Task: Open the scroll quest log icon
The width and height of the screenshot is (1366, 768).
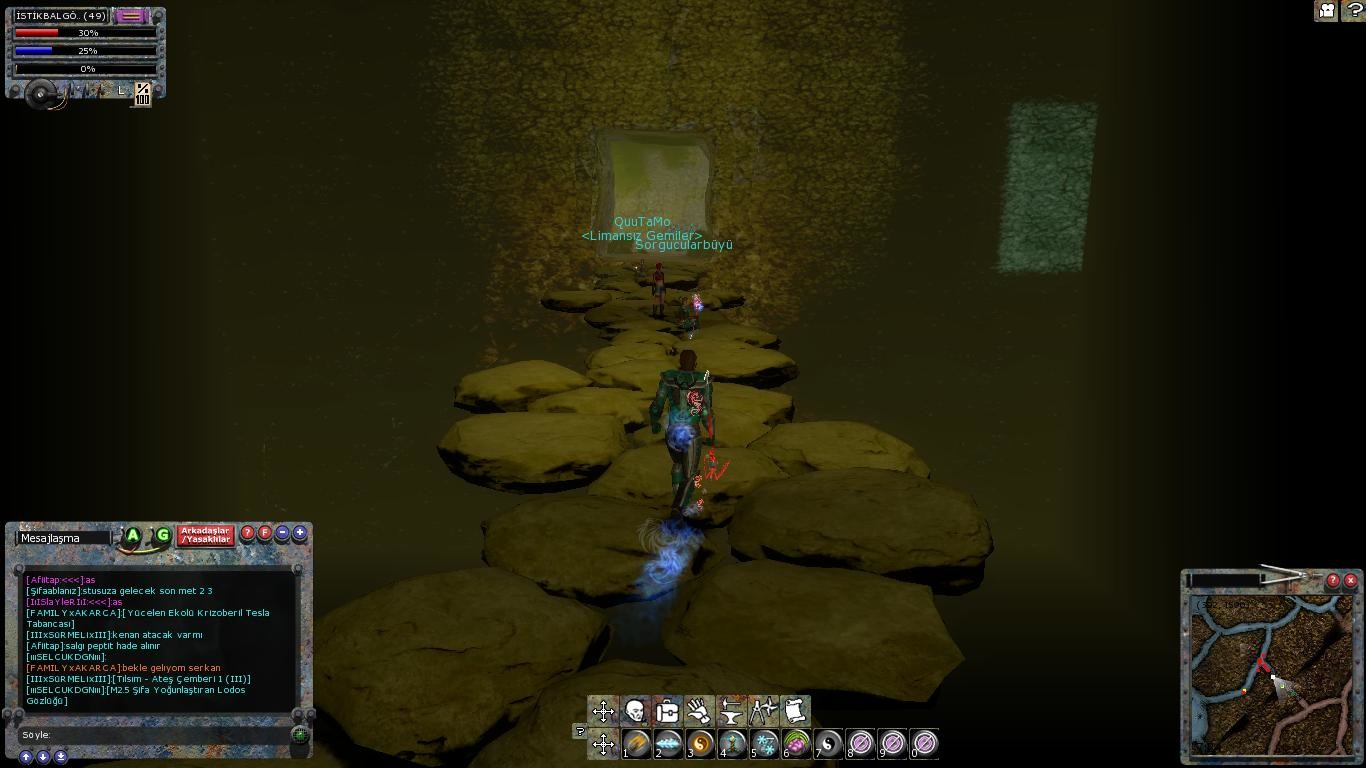Action: 795,711
